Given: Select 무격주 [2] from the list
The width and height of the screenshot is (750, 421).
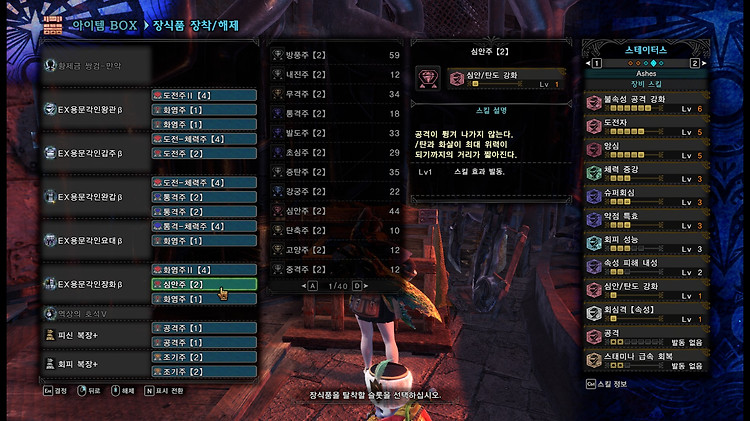Looking at the screenshot, I should click(337, 94).
